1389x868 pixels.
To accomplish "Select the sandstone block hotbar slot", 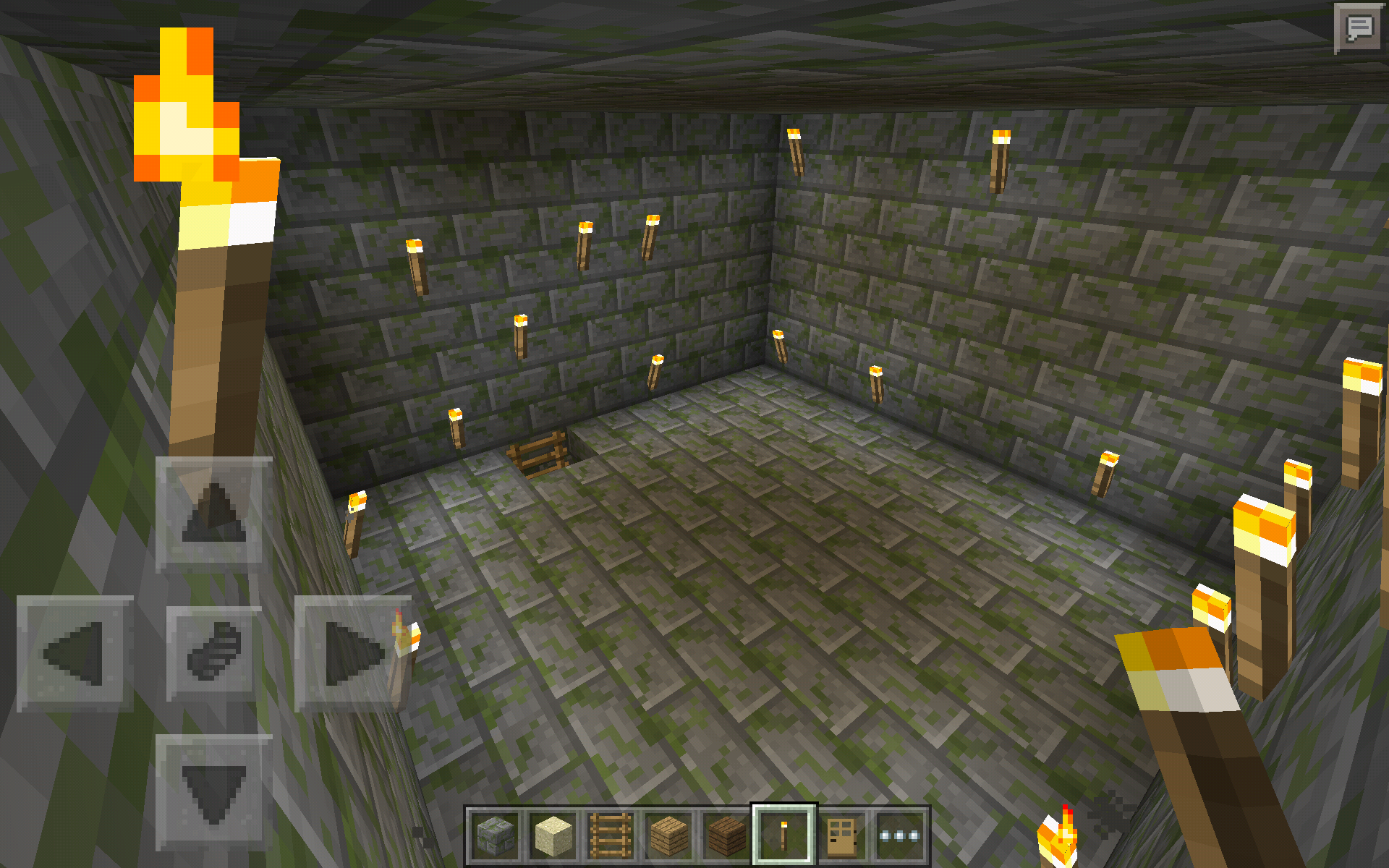I will (x=553, y=835).
